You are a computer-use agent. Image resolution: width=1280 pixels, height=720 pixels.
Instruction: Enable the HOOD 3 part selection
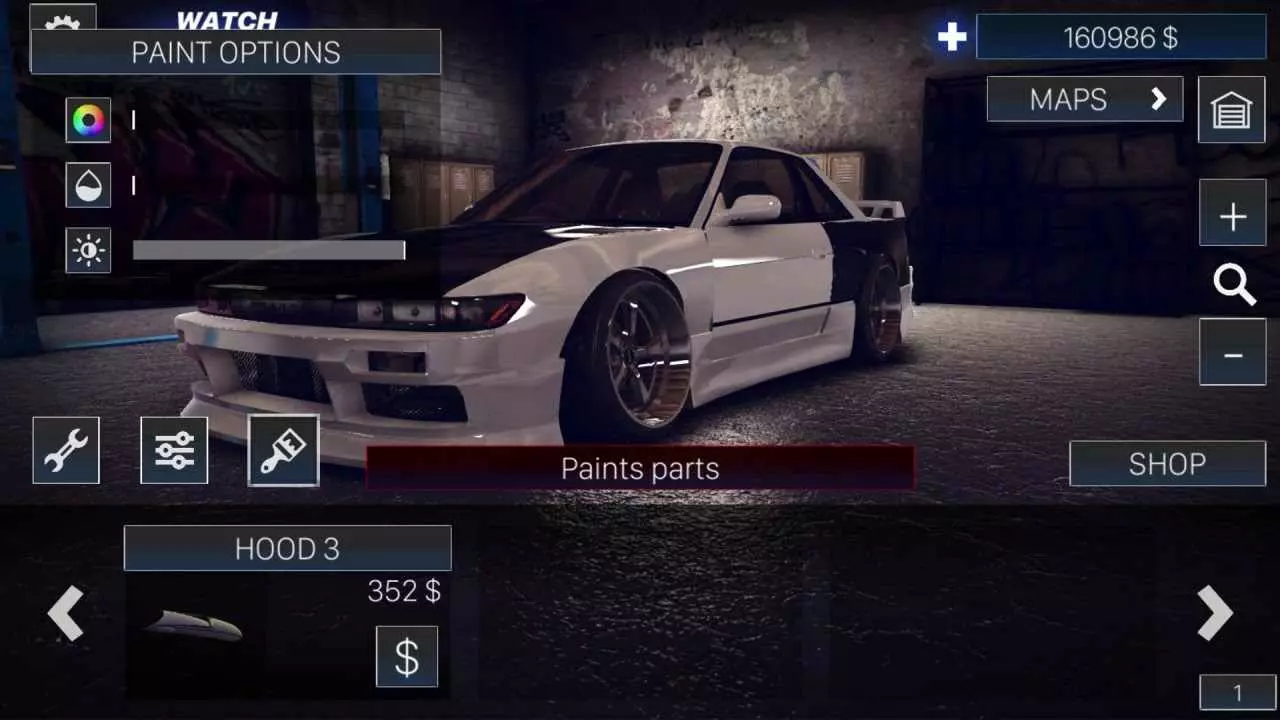(287, 548)
